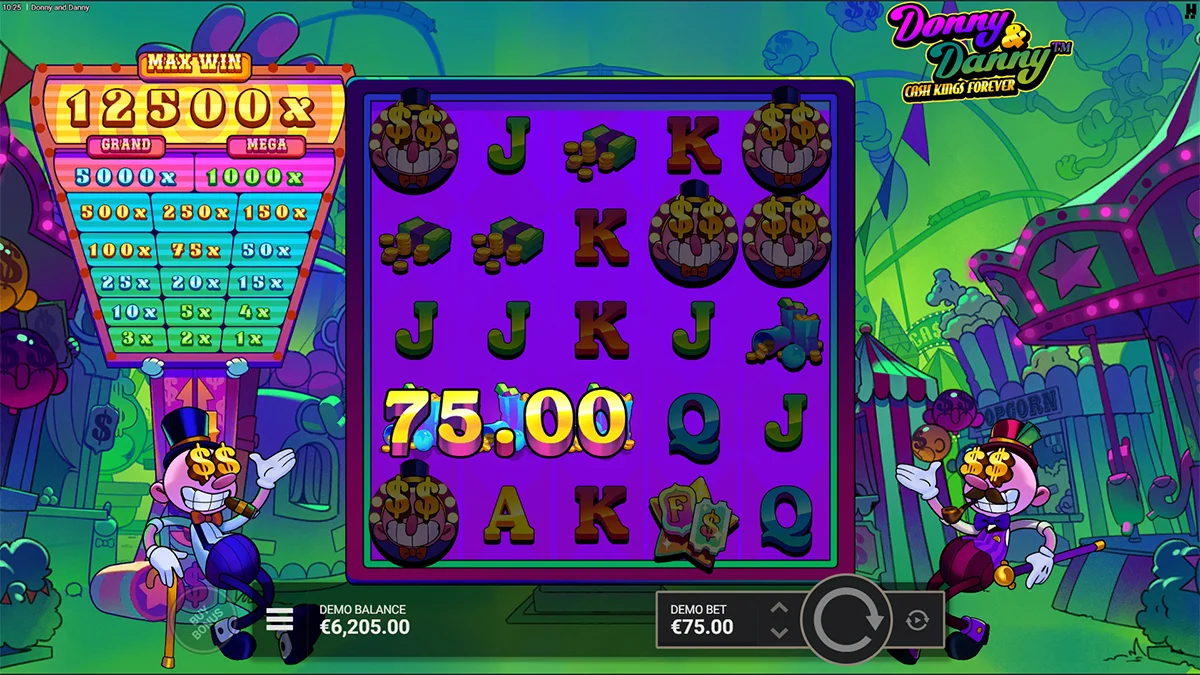Increase the demo bet with the up arrow
Screen dimensions: 1200x675
click(780, 608)
